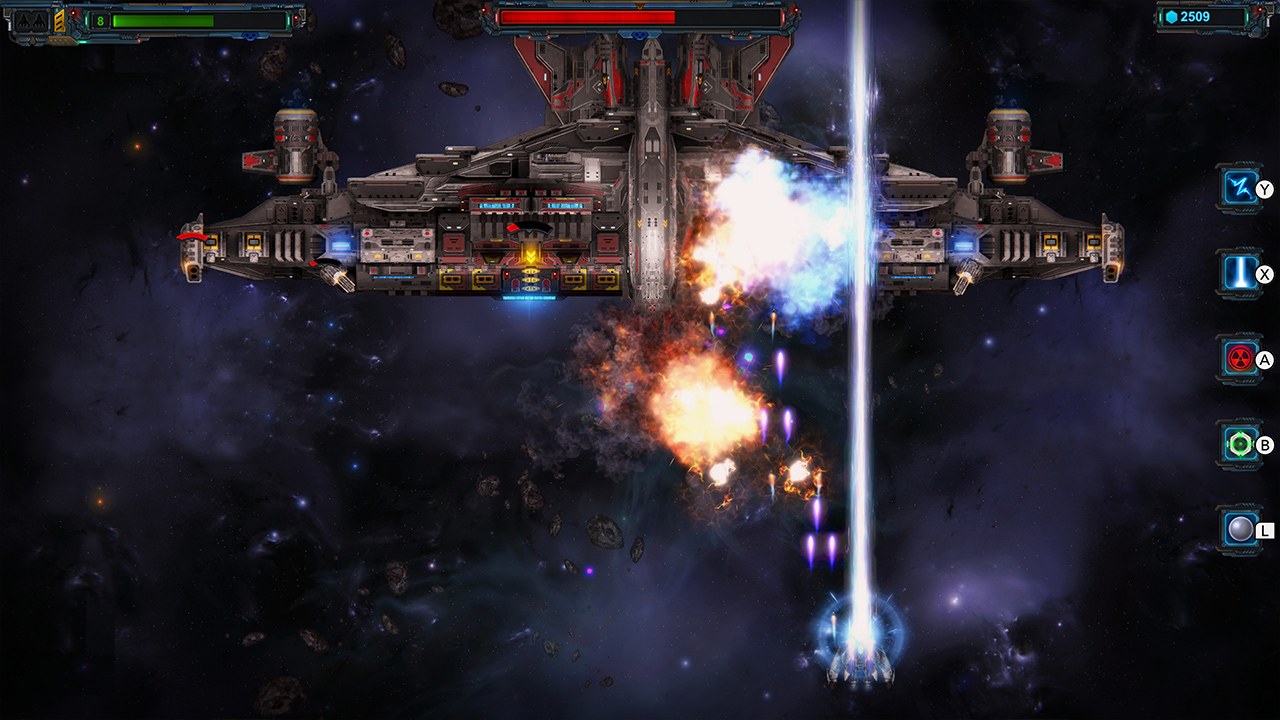Click the red warning light on HUD frame
Image resolution: width=1280 pixels, height=720 pixels.
coord(73,13)
